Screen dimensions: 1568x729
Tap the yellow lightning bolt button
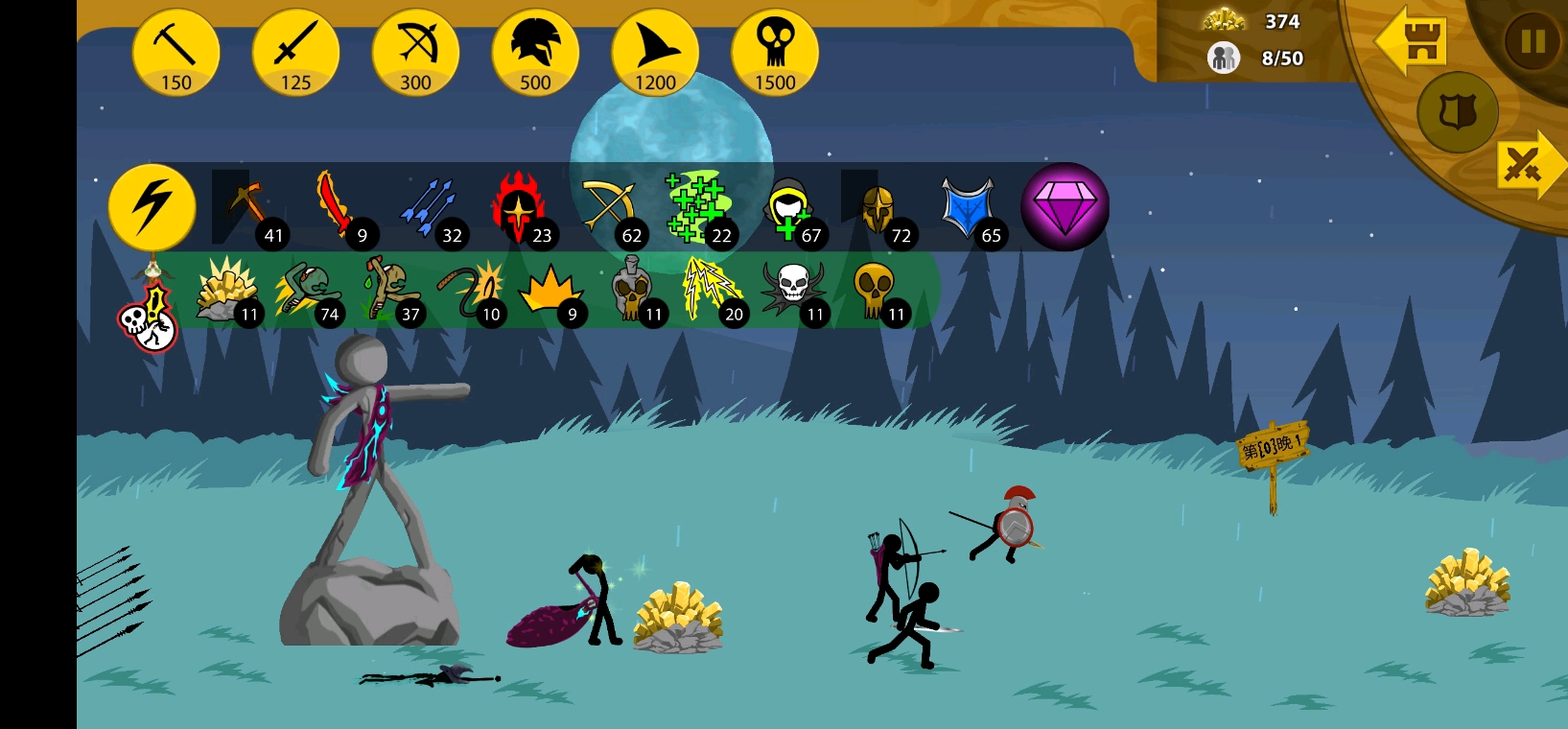tap(152, 206)
